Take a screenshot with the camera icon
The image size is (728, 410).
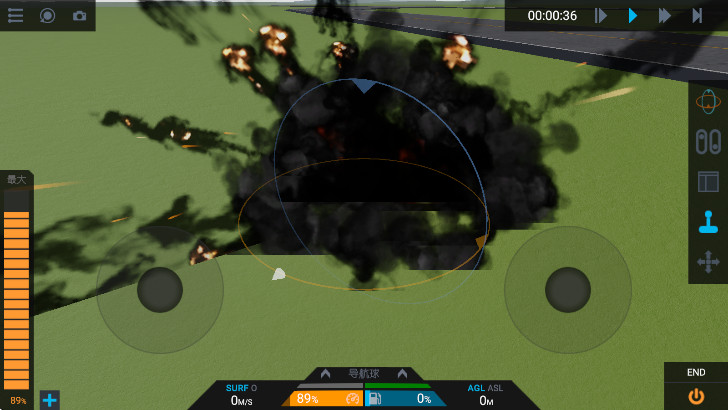[79, 16]
